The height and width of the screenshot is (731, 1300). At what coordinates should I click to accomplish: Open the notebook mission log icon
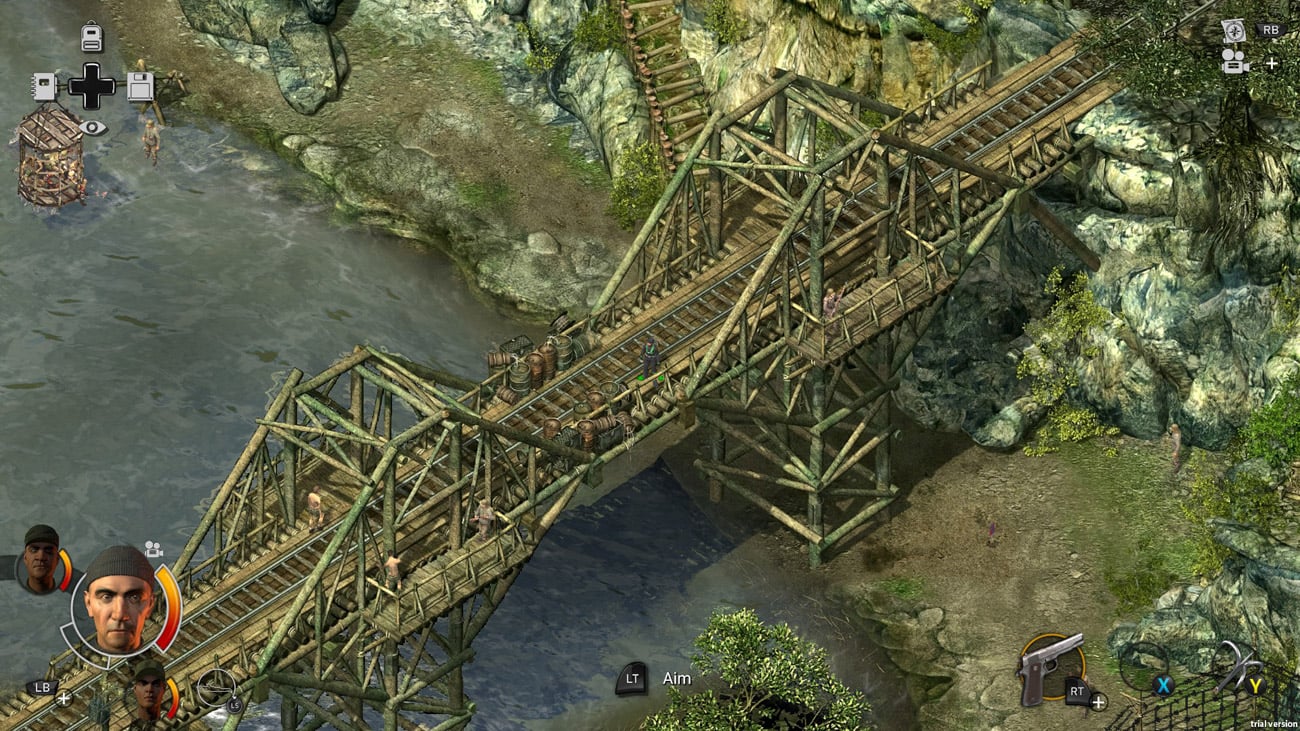(45, 86)
